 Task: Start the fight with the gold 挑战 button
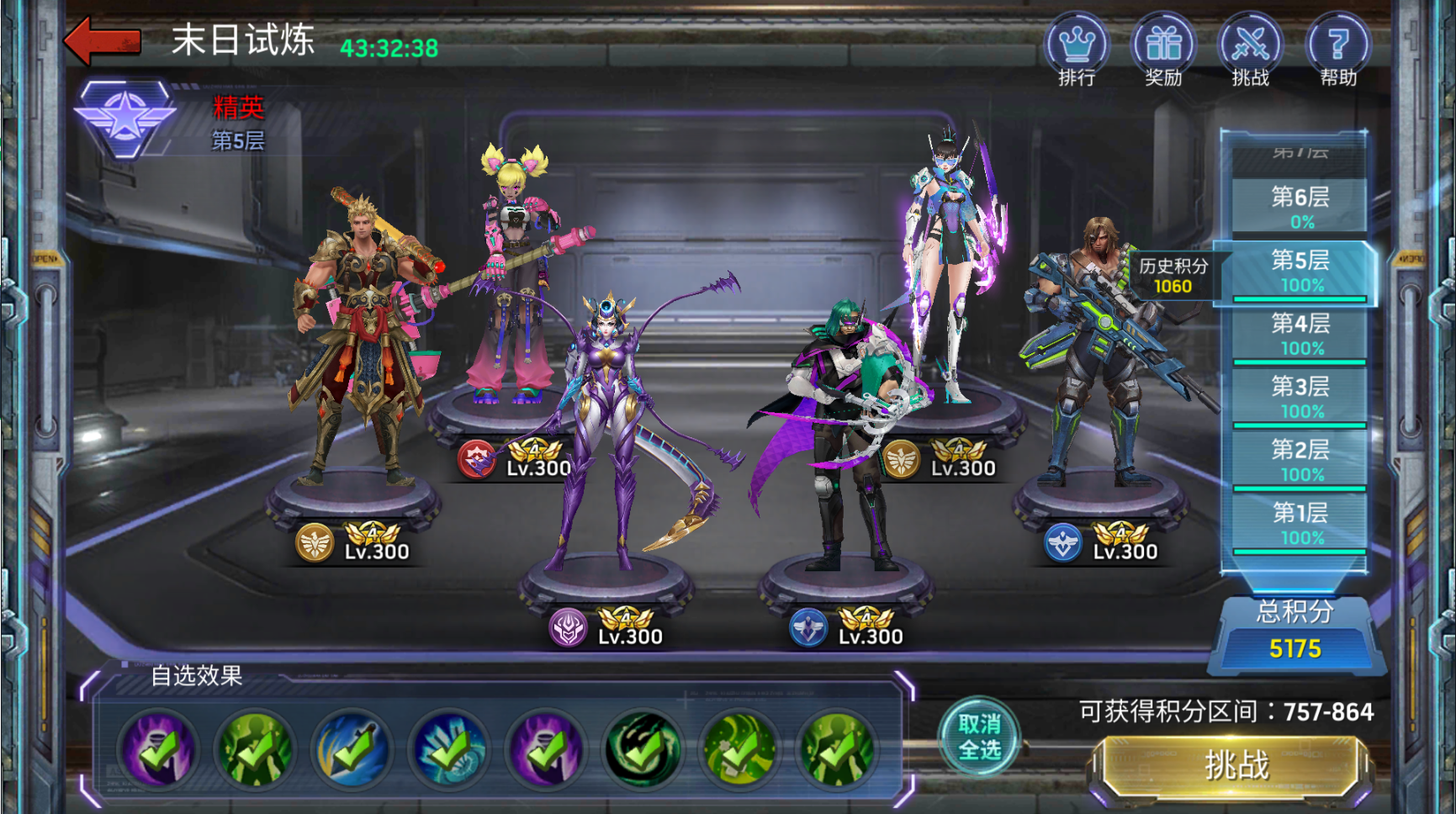1236,765
